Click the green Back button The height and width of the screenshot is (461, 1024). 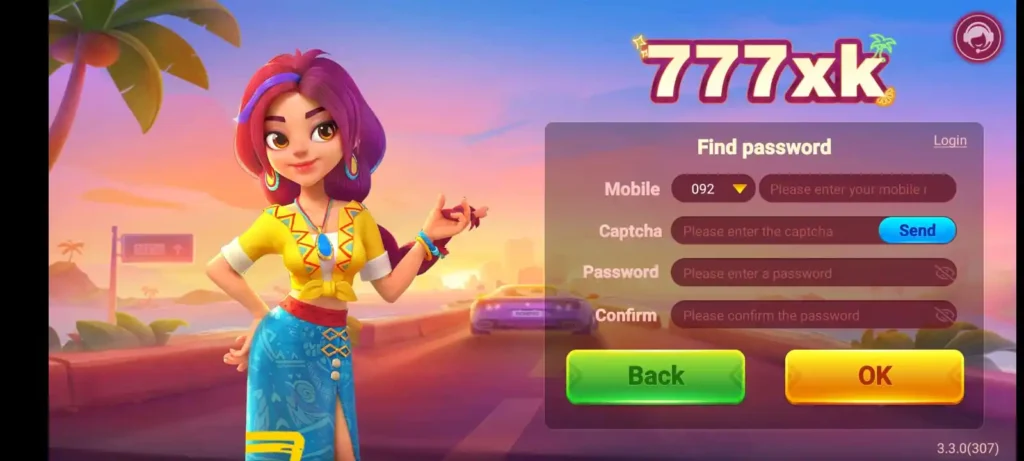pyautogui.click(x=655, y=376)
